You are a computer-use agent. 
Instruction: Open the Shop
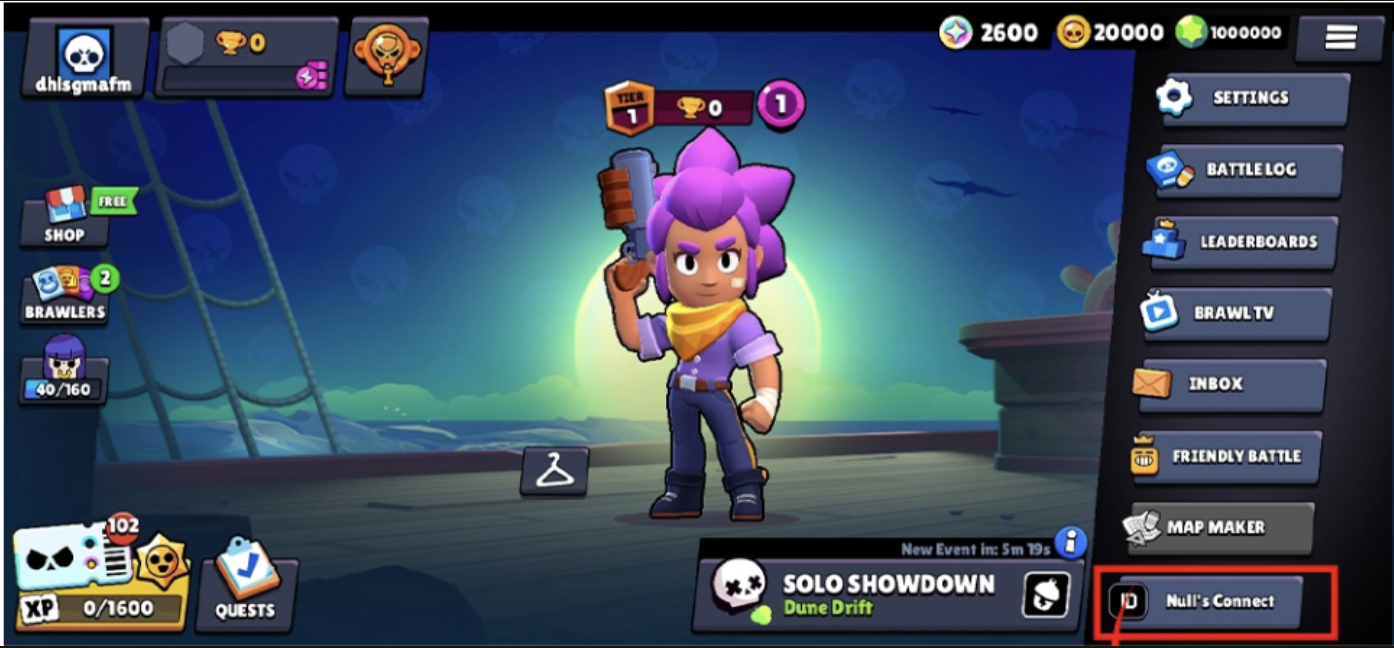pos(65,217)
